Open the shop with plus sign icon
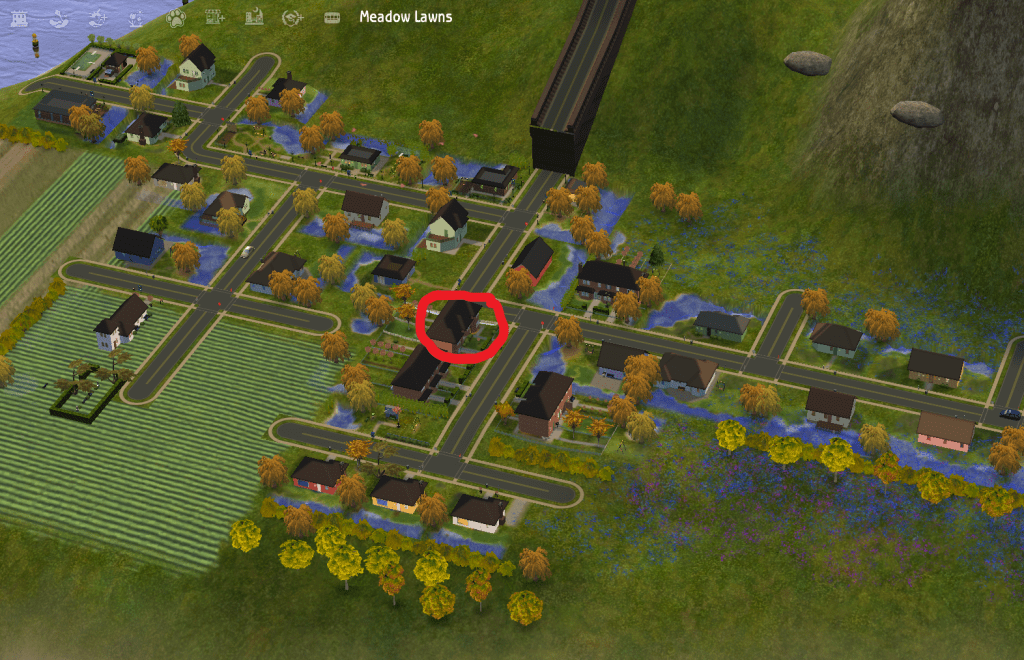The width and height of the screenshot is (1024, 660). 213,16
